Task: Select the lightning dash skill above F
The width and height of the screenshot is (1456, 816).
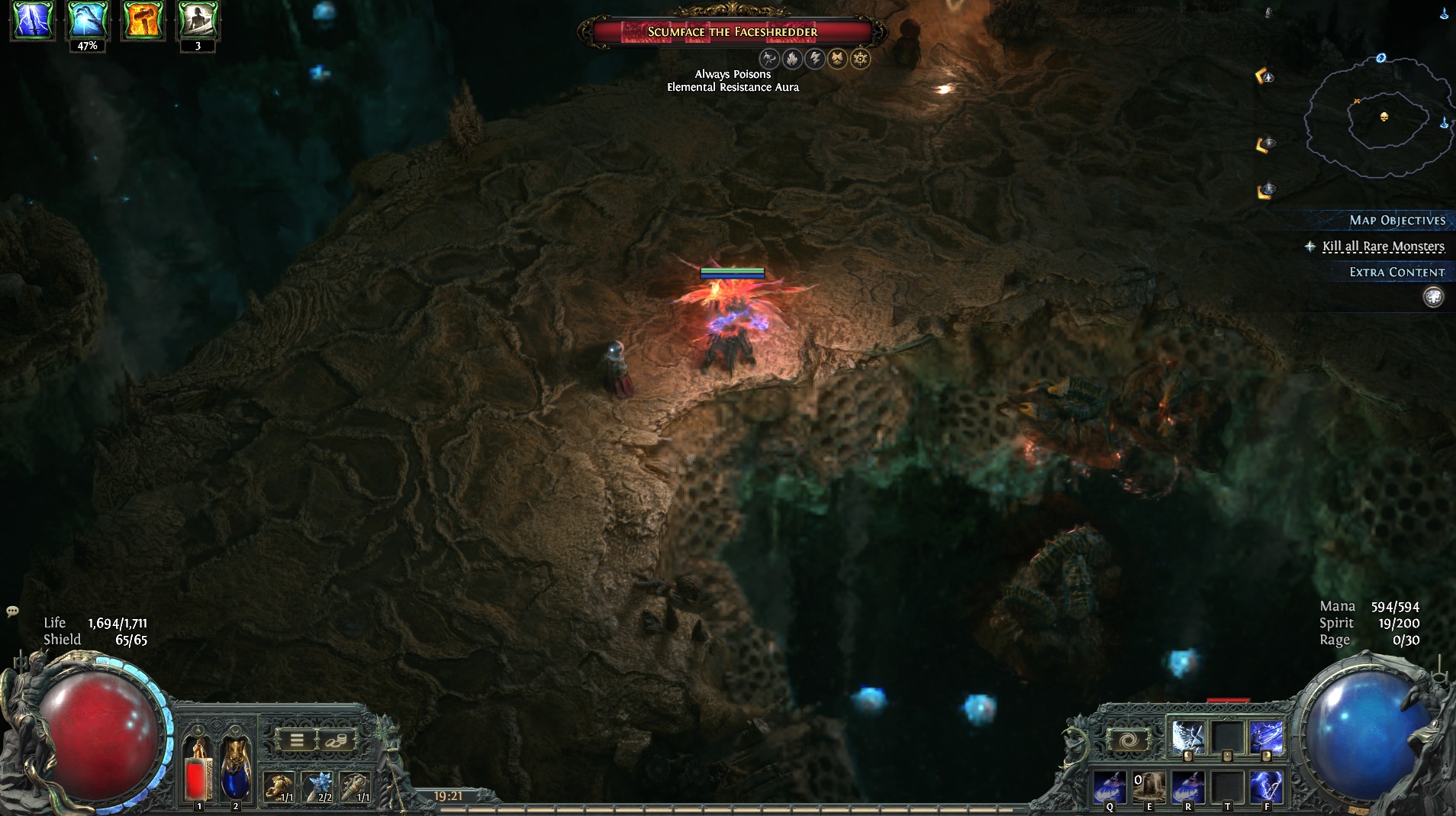Action: (1267, 737)
